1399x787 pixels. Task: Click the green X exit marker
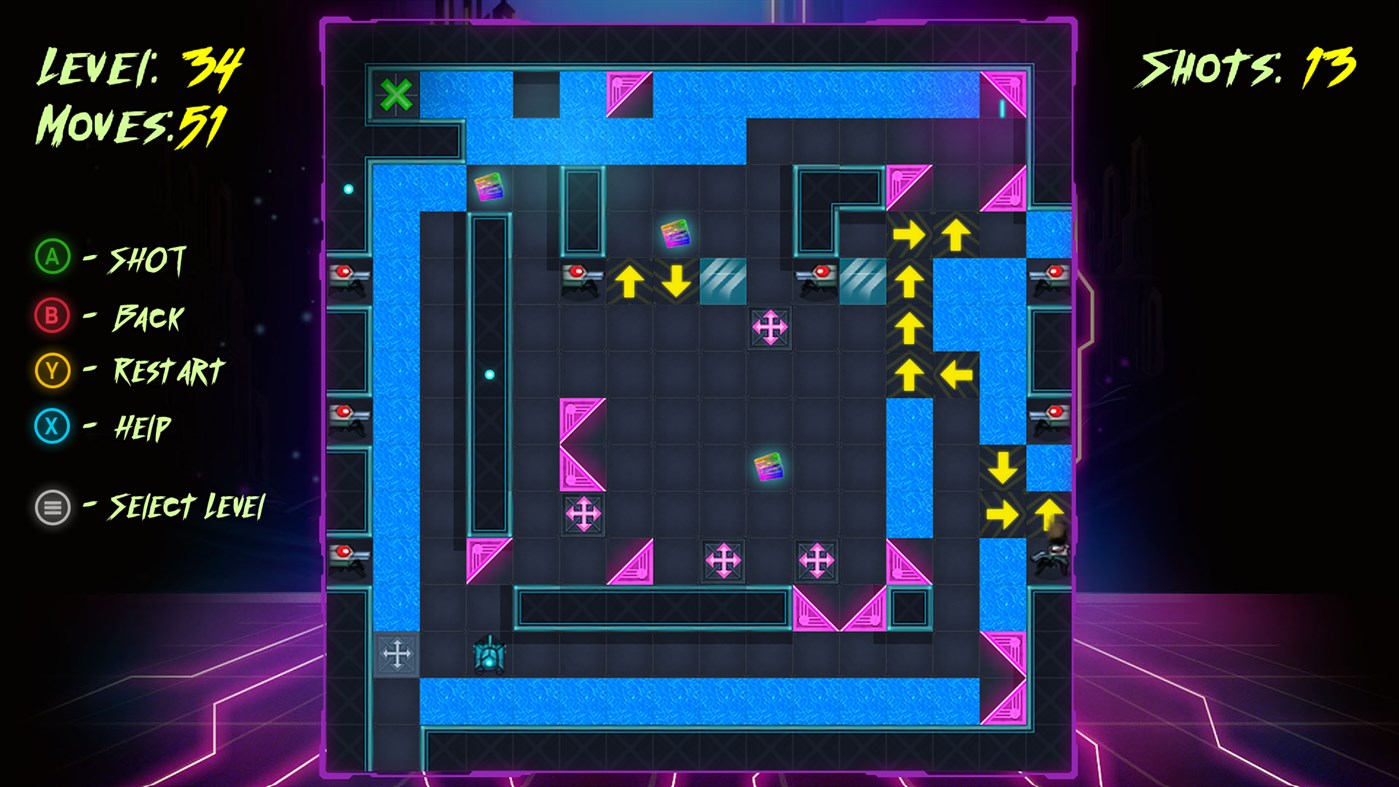398,93
